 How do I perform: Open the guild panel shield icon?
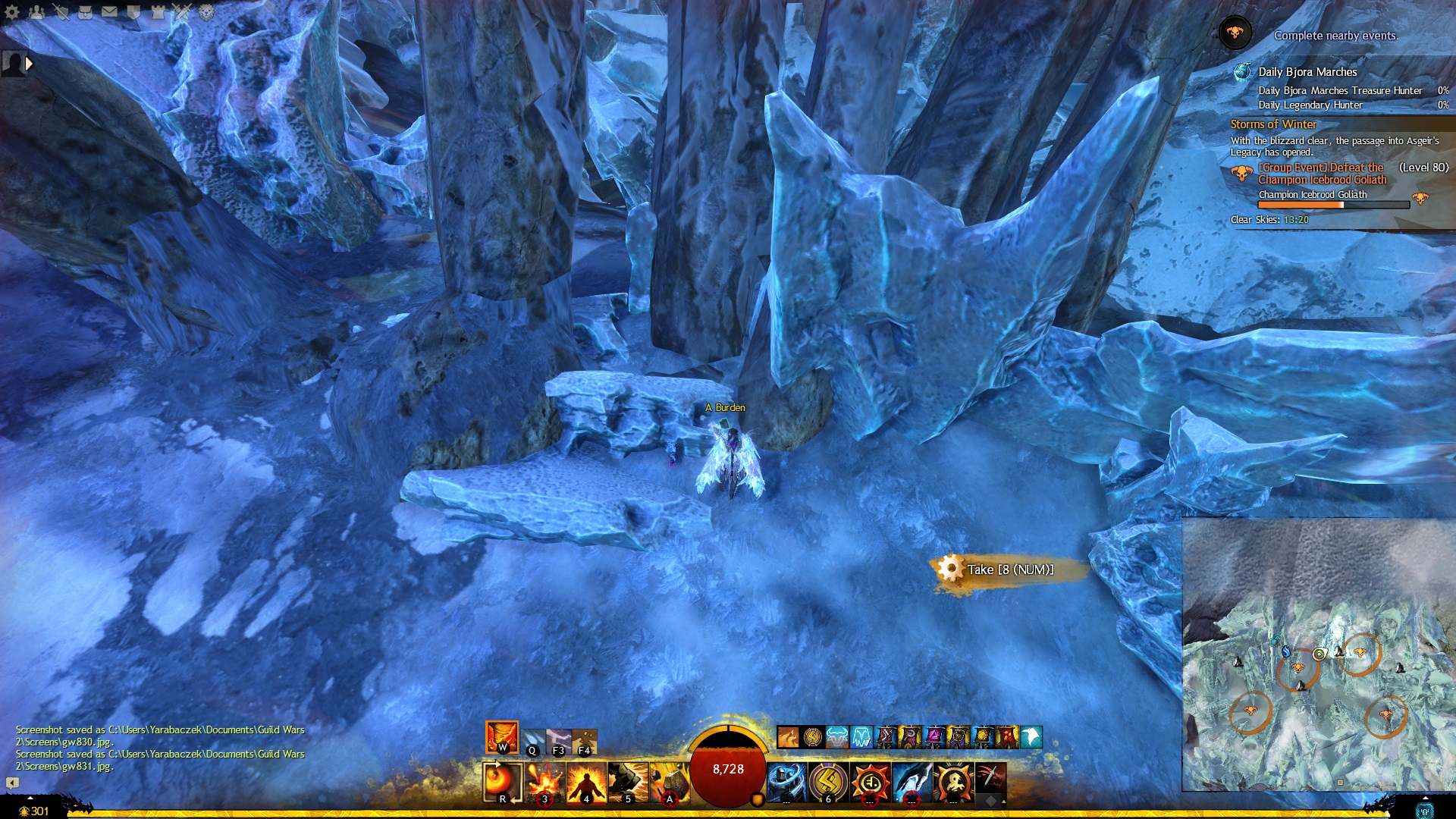point(133,11)
